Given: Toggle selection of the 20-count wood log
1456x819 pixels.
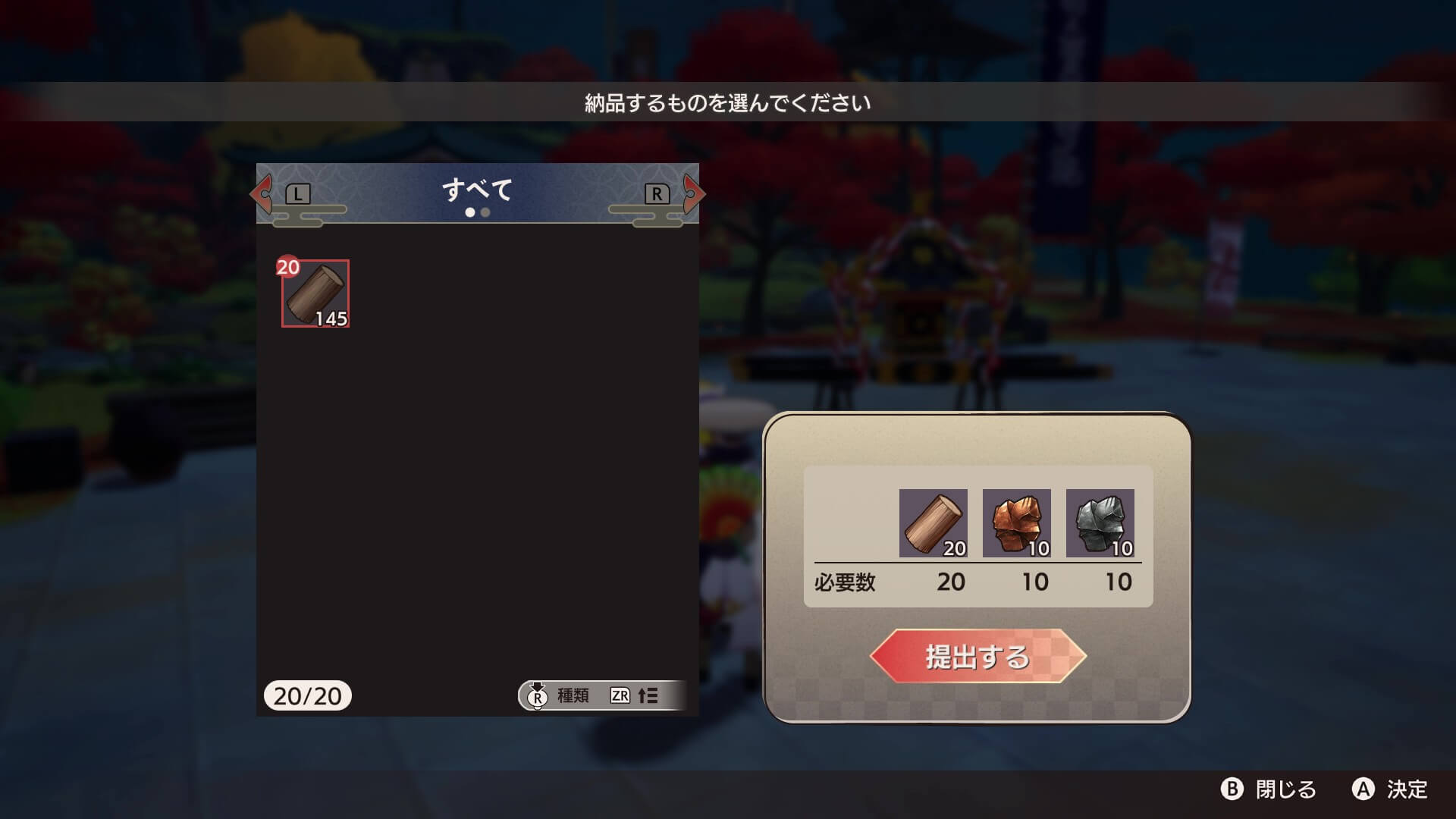Looking at the screenshot, I should pos(316,294).
